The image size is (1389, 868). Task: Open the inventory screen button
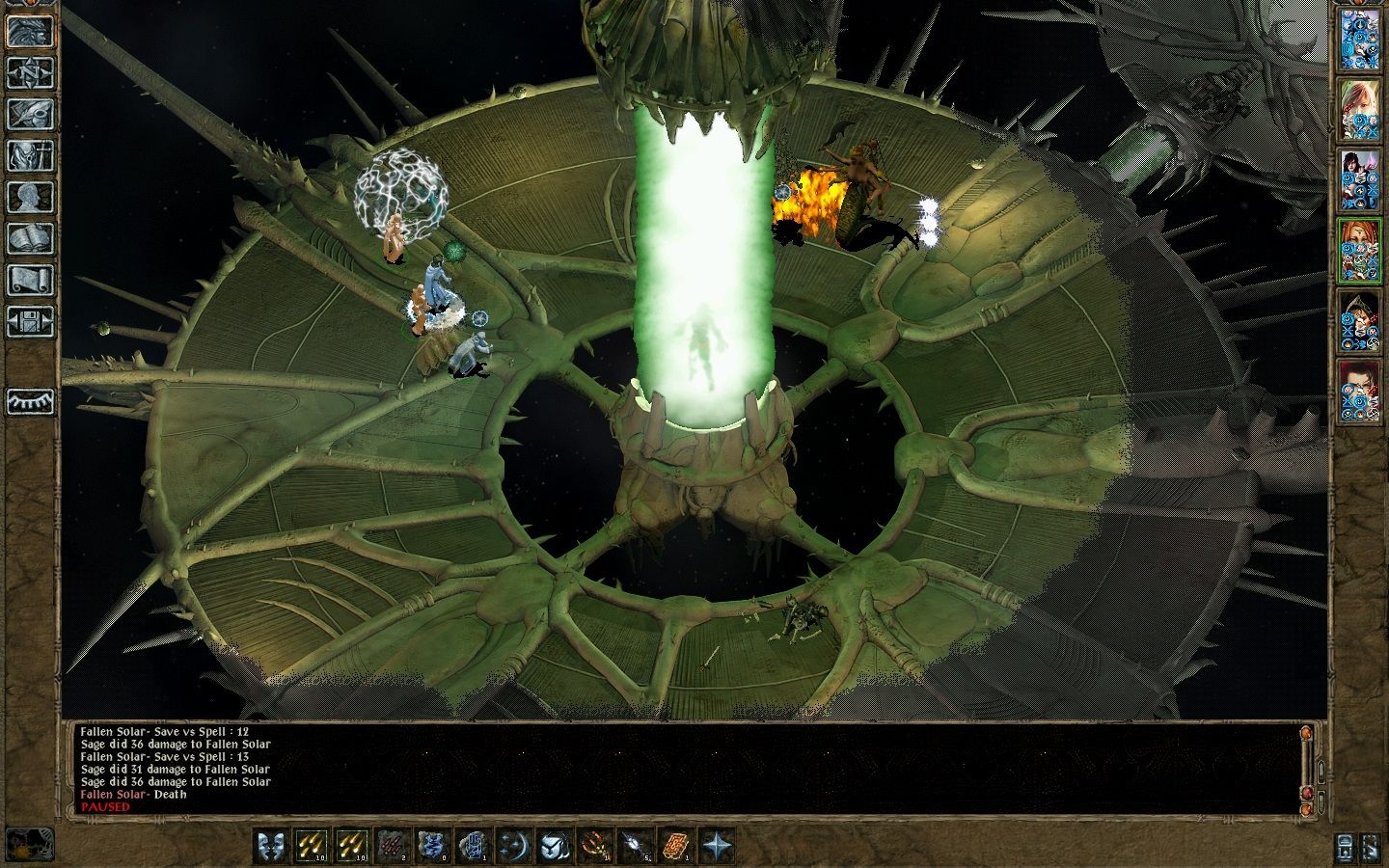point(30,155)
